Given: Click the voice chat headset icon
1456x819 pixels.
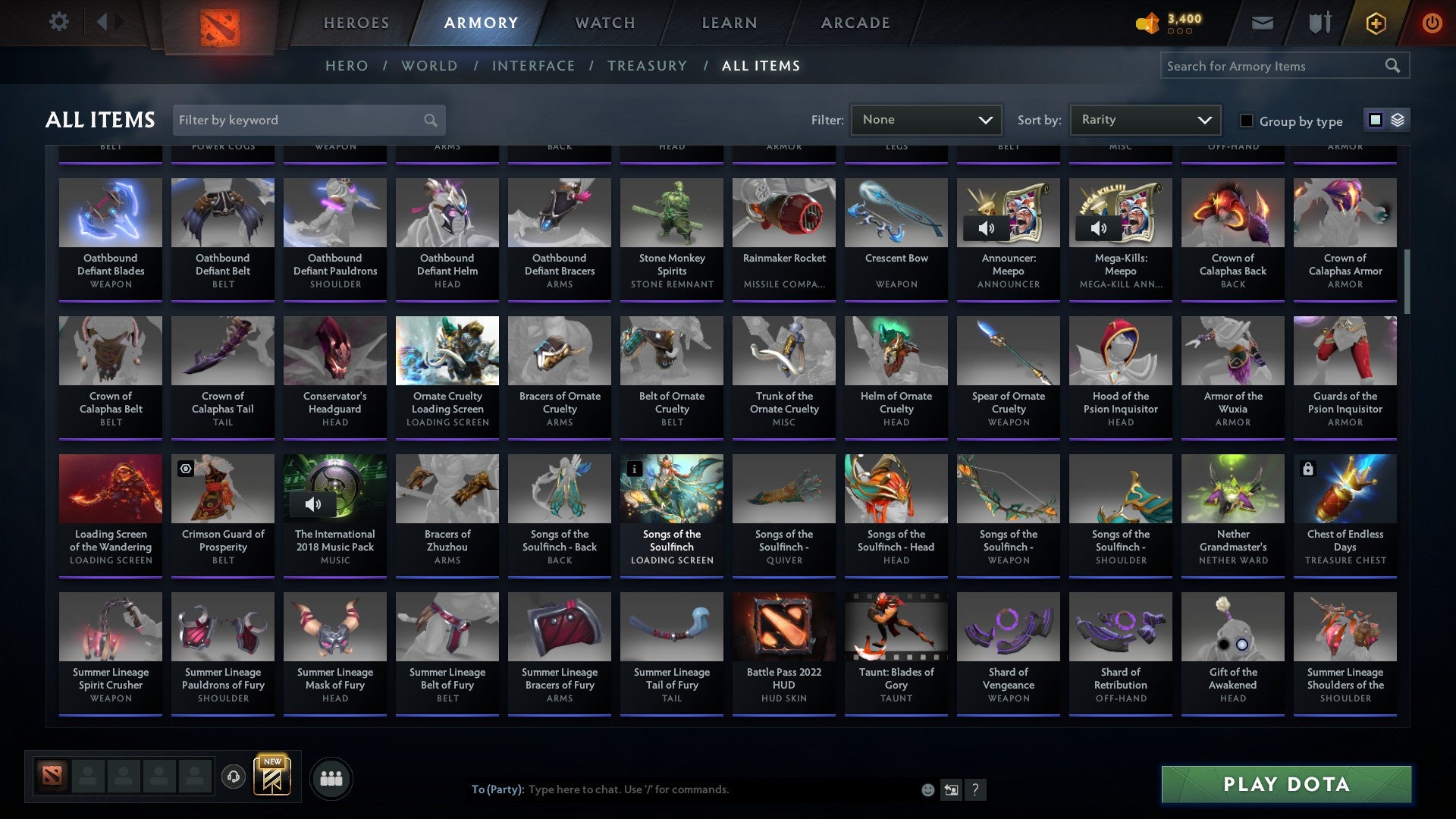Looking at the screenshot, I should [x=234, y=775].
